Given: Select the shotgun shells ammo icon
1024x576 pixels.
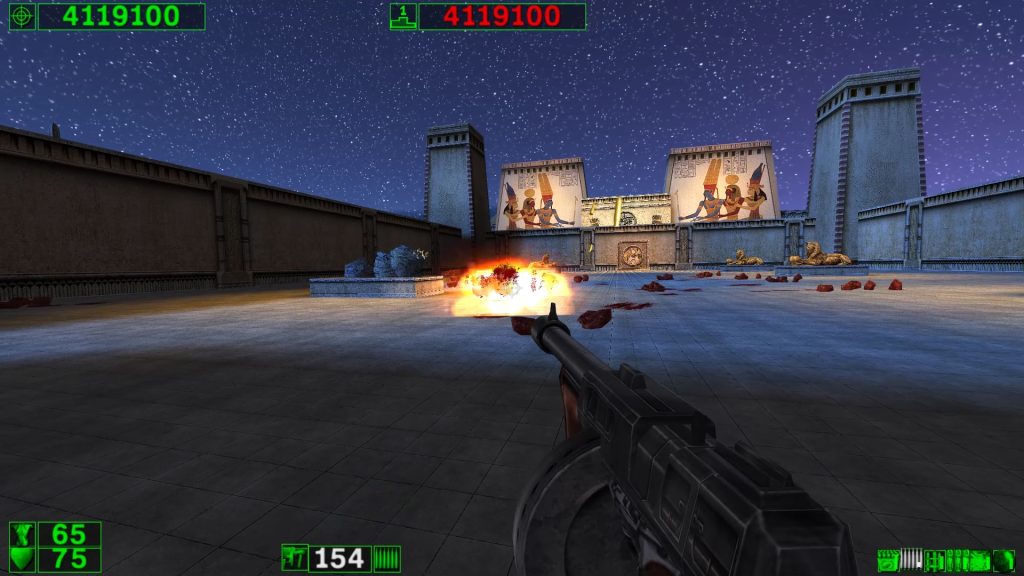Looking at the screenshot, I should pos(887,560).
